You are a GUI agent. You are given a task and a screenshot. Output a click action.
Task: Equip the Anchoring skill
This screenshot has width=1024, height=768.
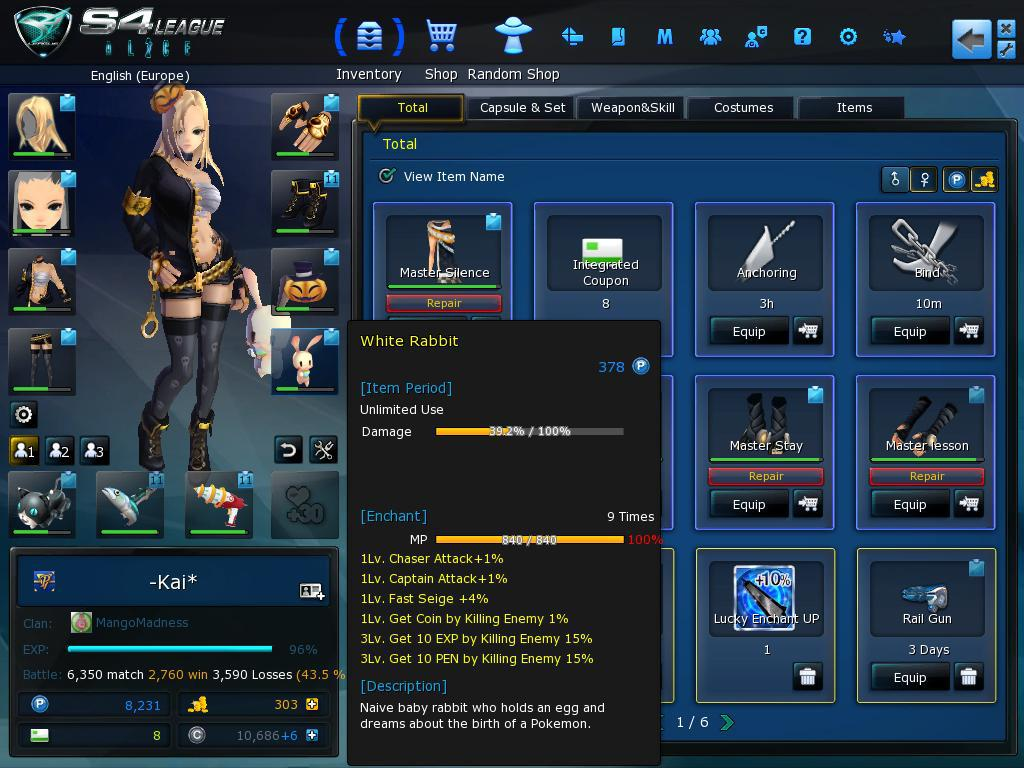coord(748,331)
